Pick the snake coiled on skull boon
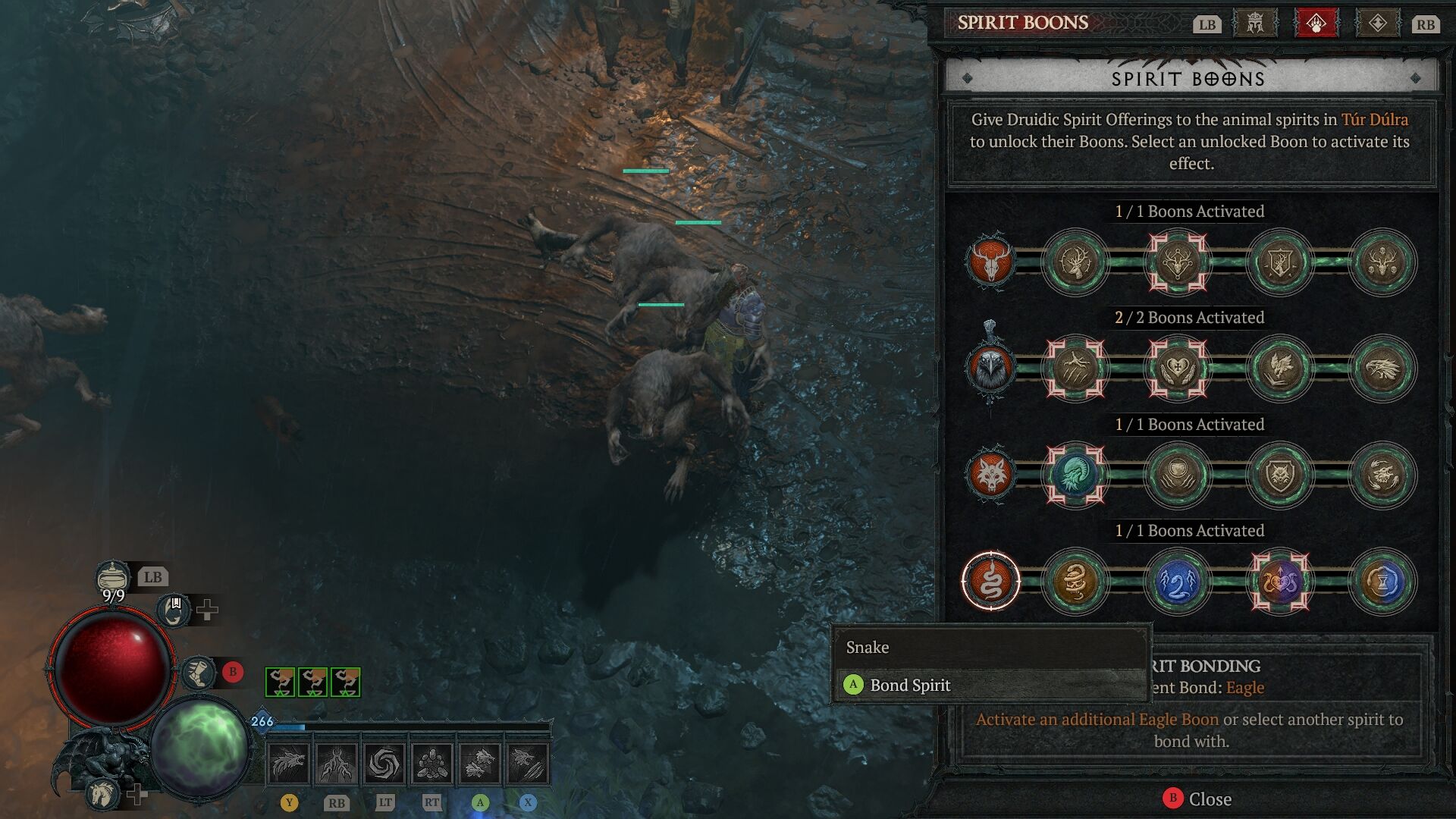The height and width of the screenshot is (819, 1456). (x=1075, y=582)
